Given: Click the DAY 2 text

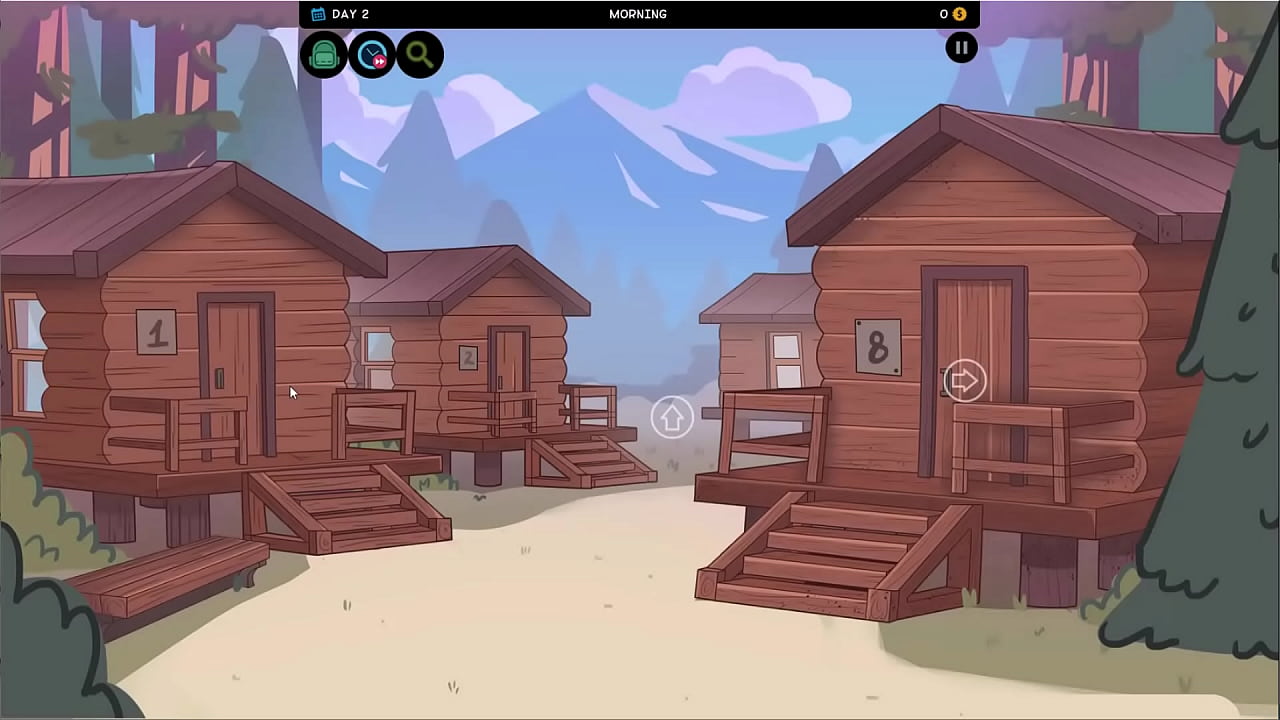Looking at the screenshot, I should [352, 14].
